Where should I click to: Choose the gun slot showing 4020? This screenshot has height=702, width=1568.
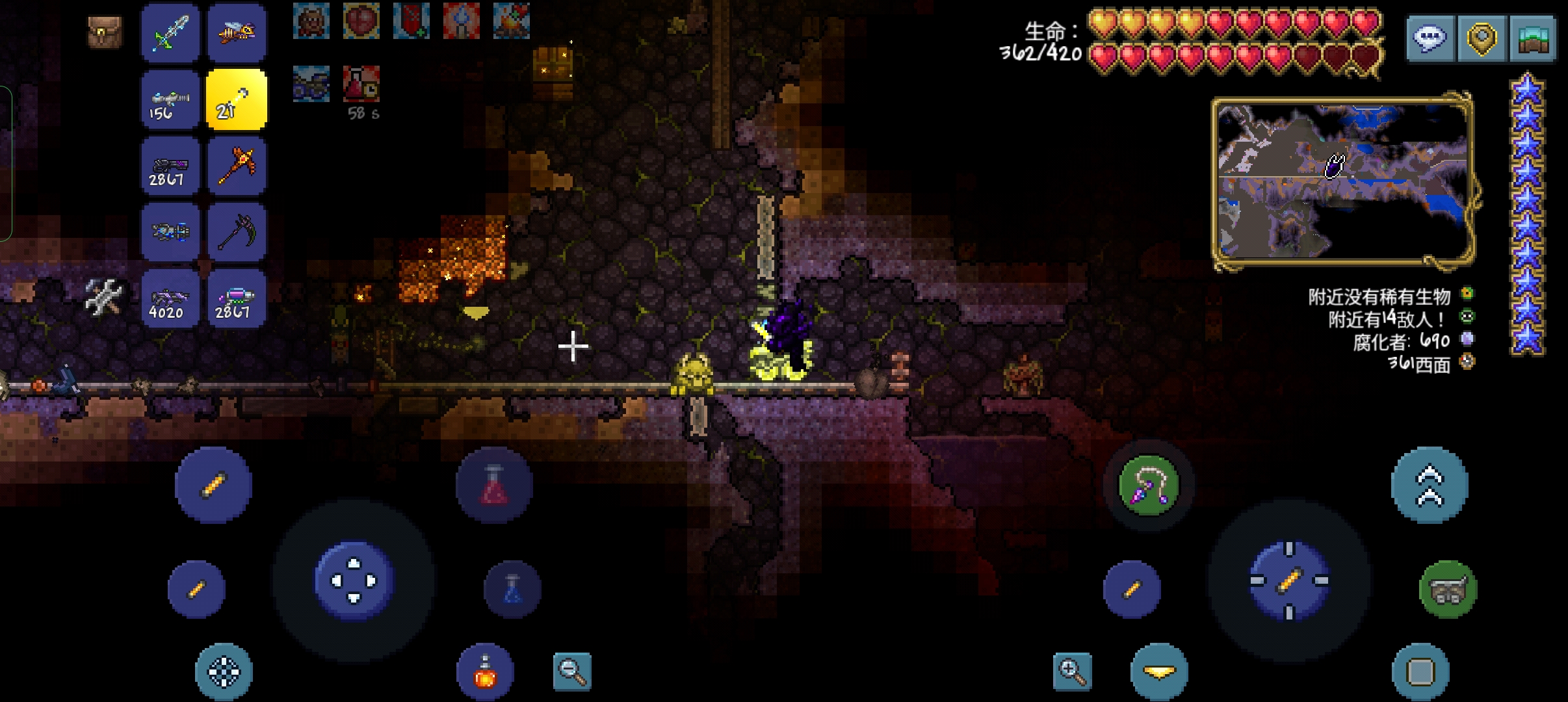pos(171,299)
